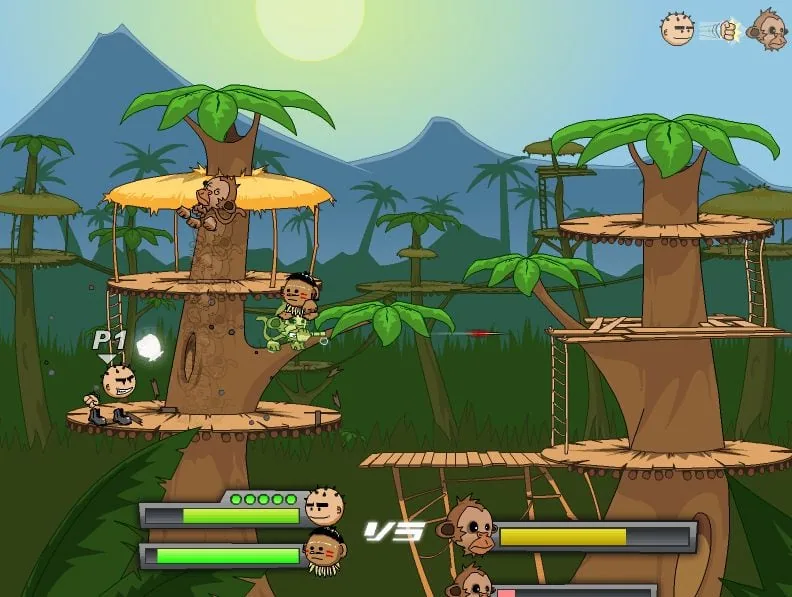Viewport: 792px width, 597px height.
Task: Select the monkey head in the knockout feed
Action: tap(769, 30)
